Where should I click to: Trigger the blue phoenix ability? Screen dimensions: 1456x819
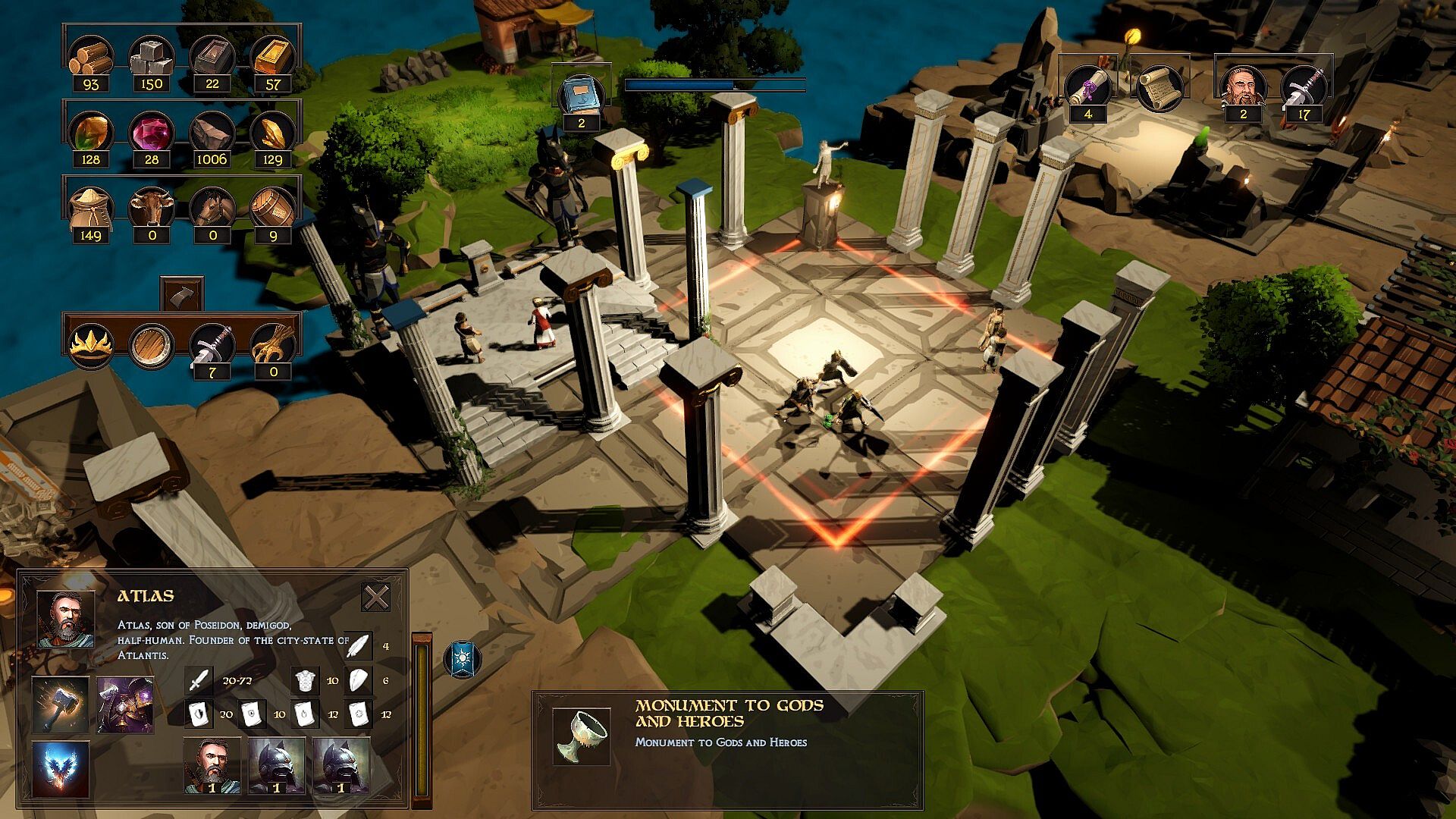pos(60,768)
